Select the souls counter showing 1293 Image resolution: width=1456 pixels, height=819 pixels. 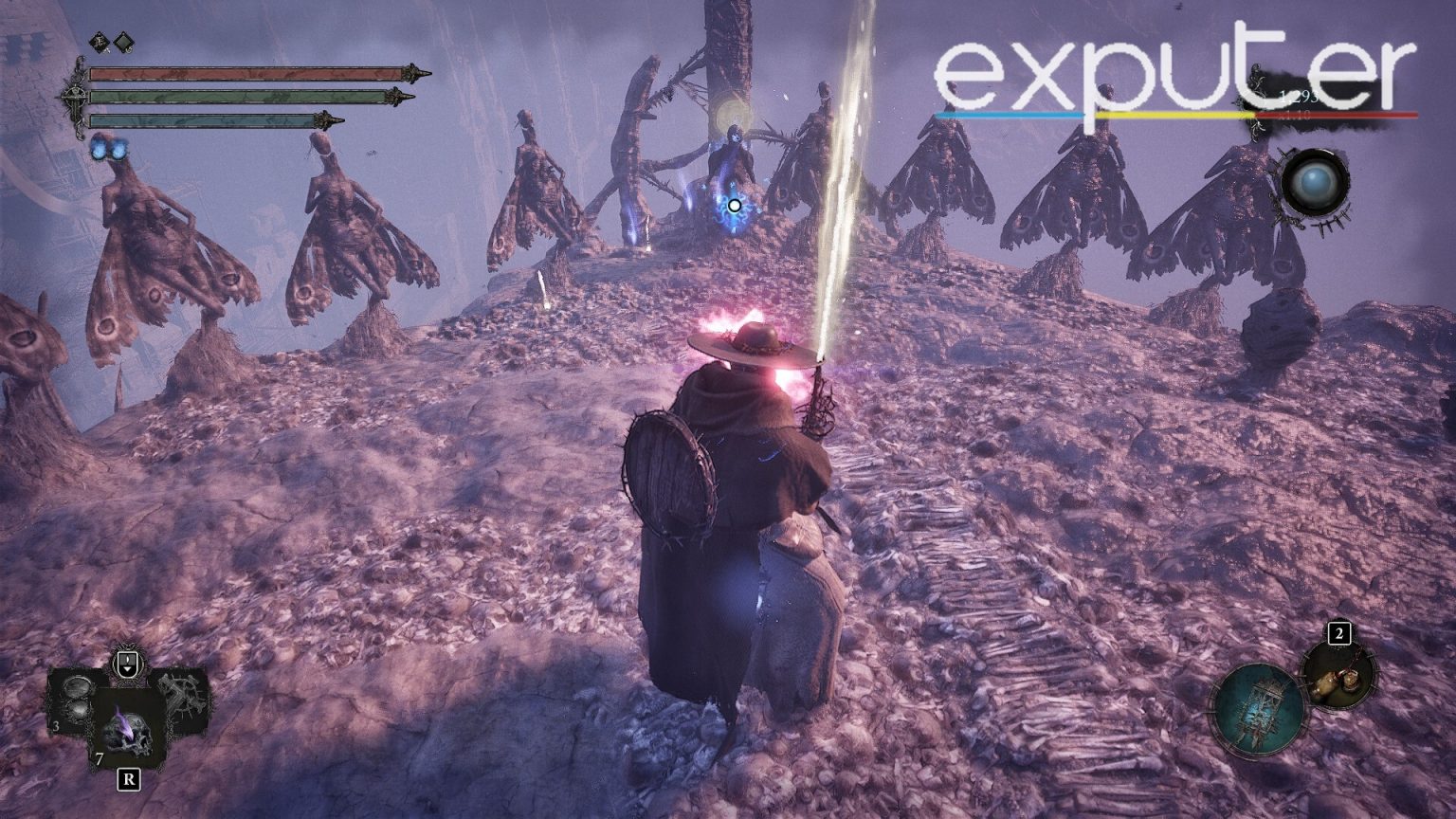click(x=1299, y=96)
